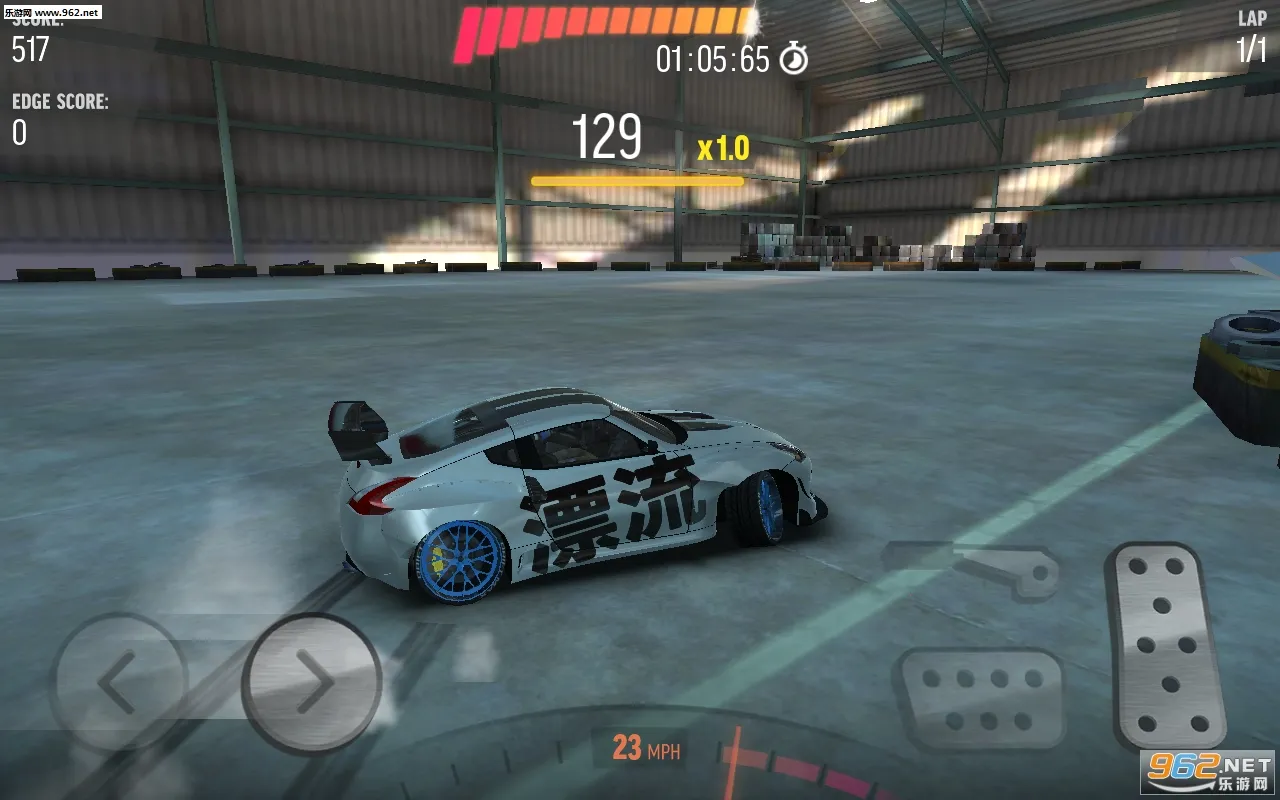The height and width of the screenshot is (800, 1280).
Task: Click the stopwatch icon beside the timer
Action: click(795, 58)
